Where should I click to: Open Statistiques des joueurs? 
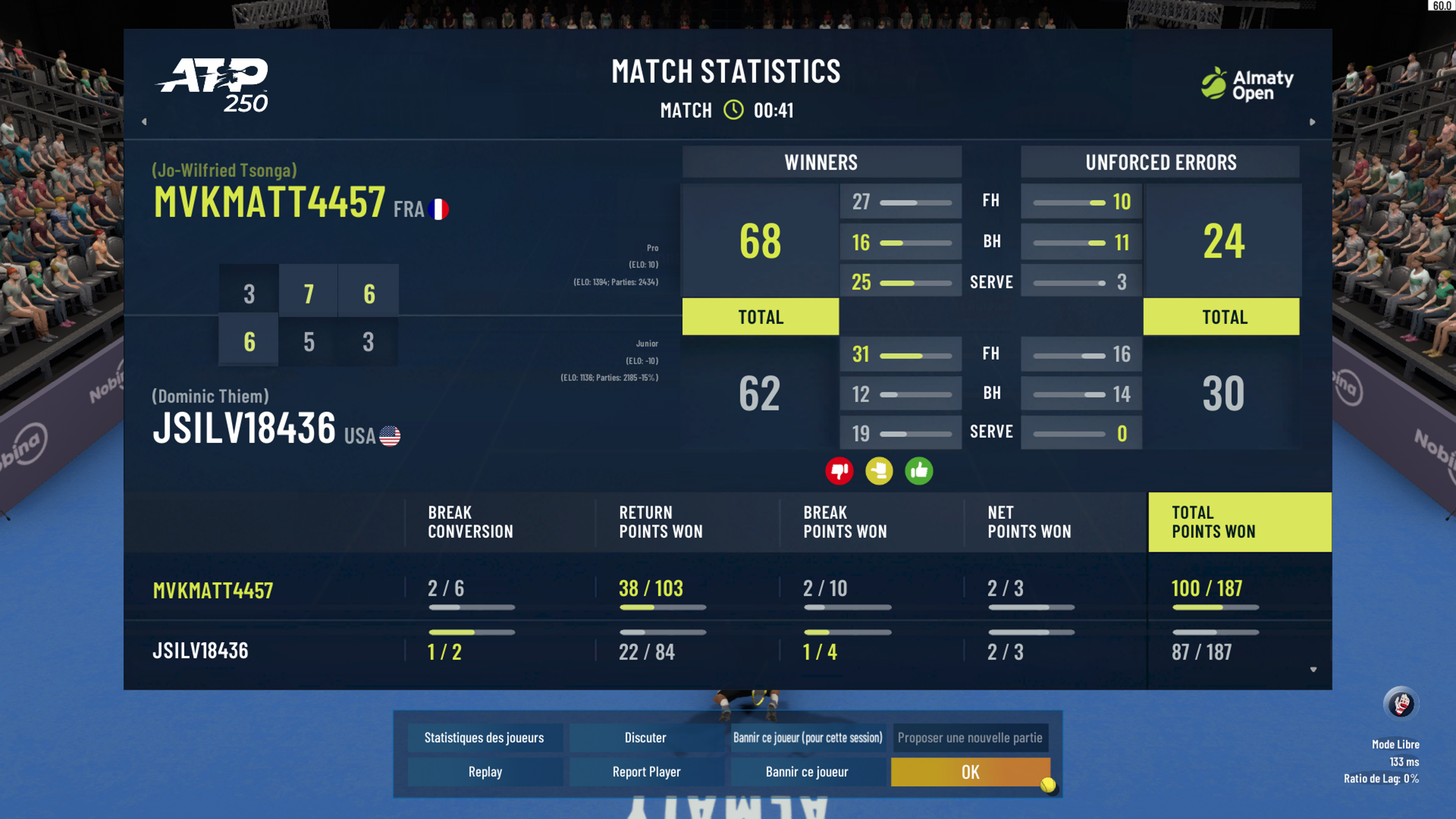484,738
